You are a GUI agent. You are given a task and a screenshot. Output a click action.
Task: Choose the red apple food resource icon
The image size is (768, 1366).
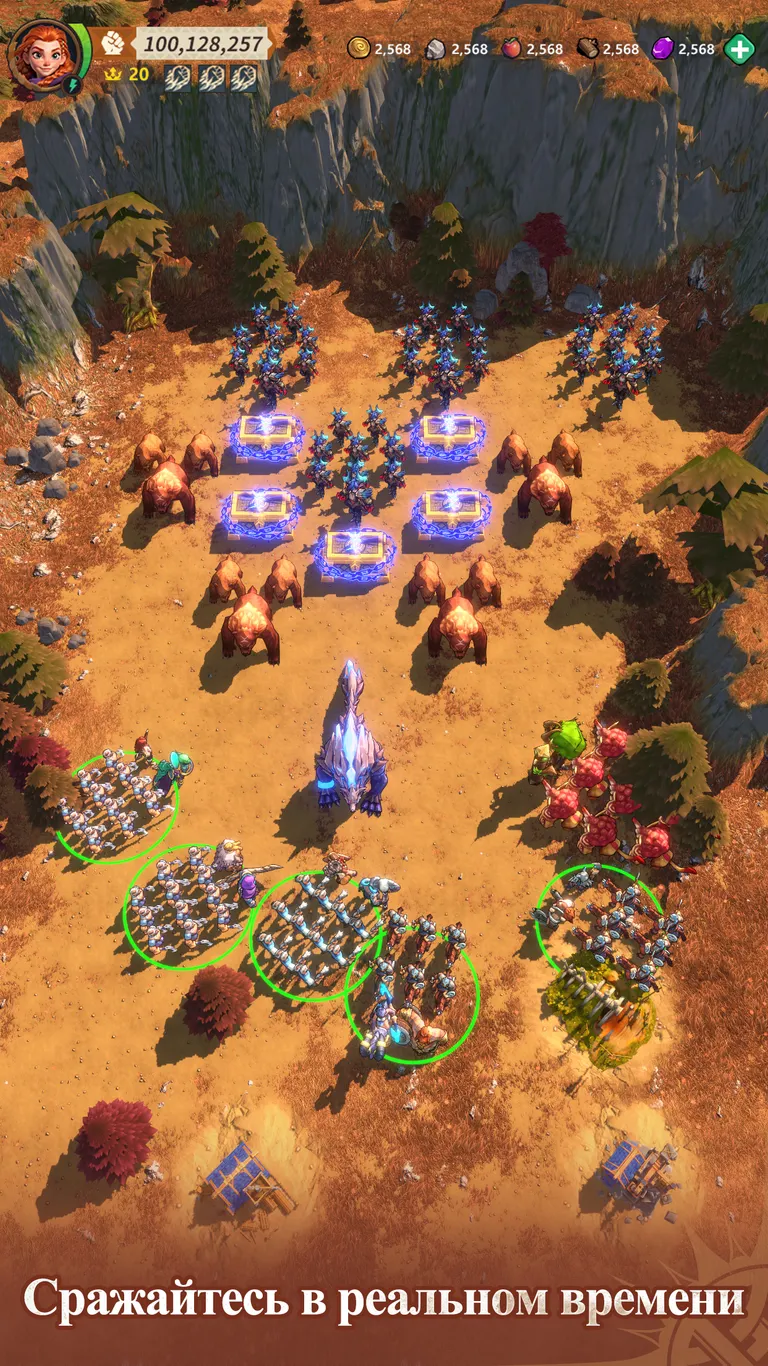click(x=512, y=48)
